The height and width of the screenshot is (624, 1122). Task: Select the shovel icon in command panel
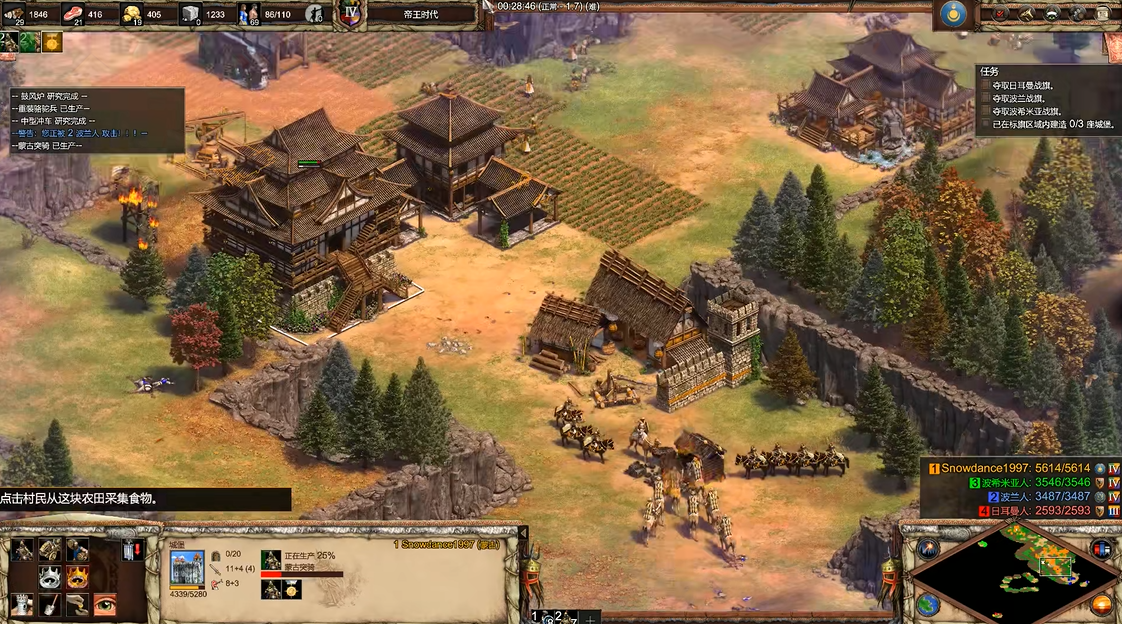[x=50, y=604]
